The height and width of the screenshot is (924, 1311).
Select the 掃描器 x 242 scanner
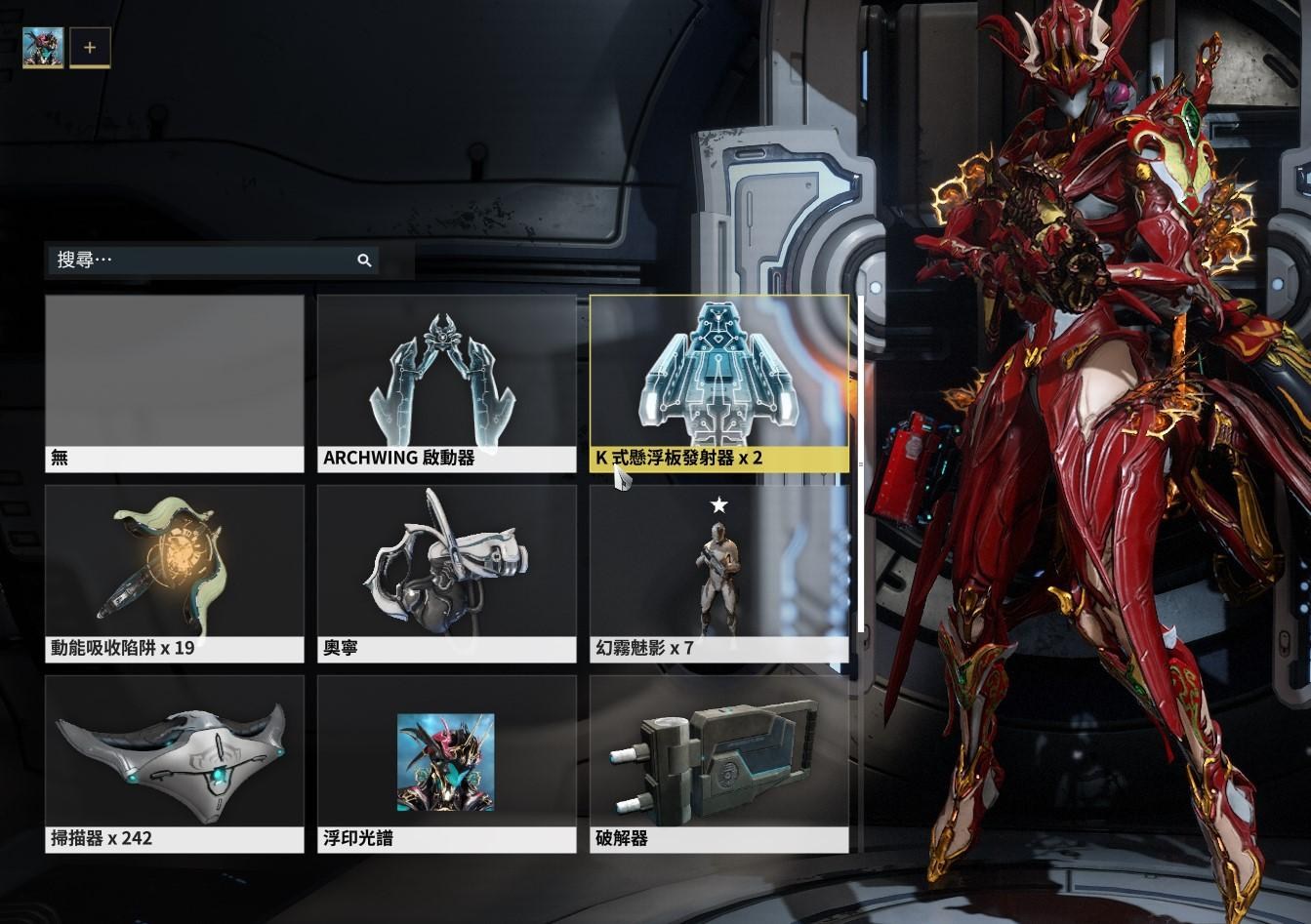[175, 764]
